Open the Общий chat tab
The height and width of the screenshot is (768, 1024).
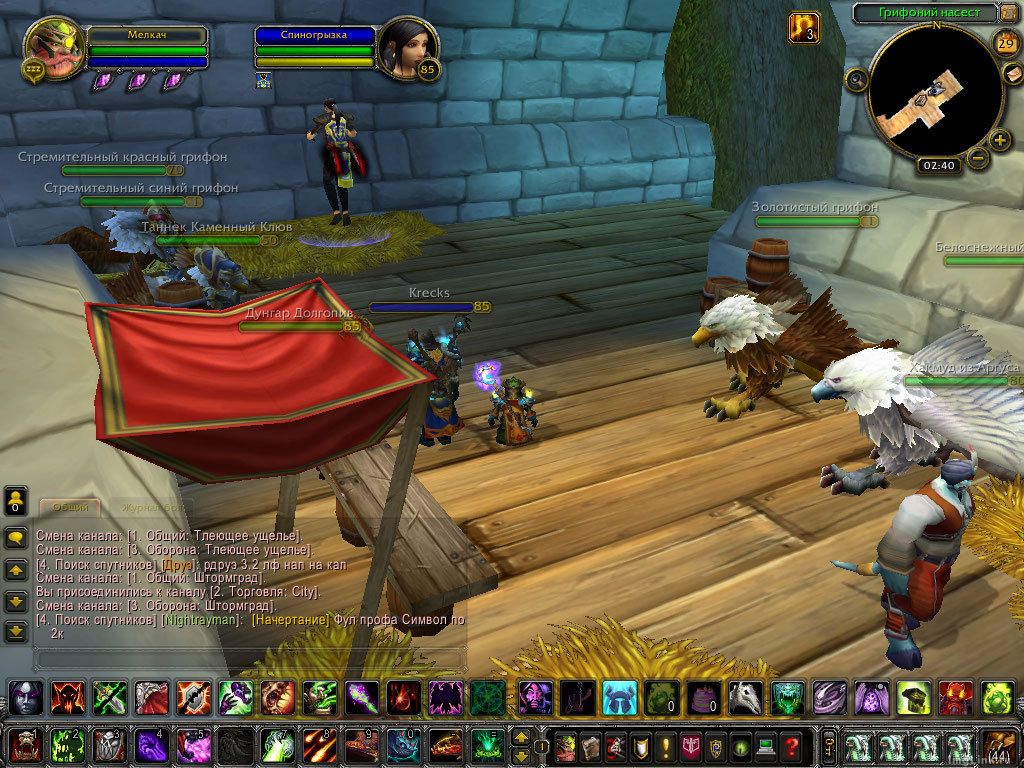coord(71,507)
